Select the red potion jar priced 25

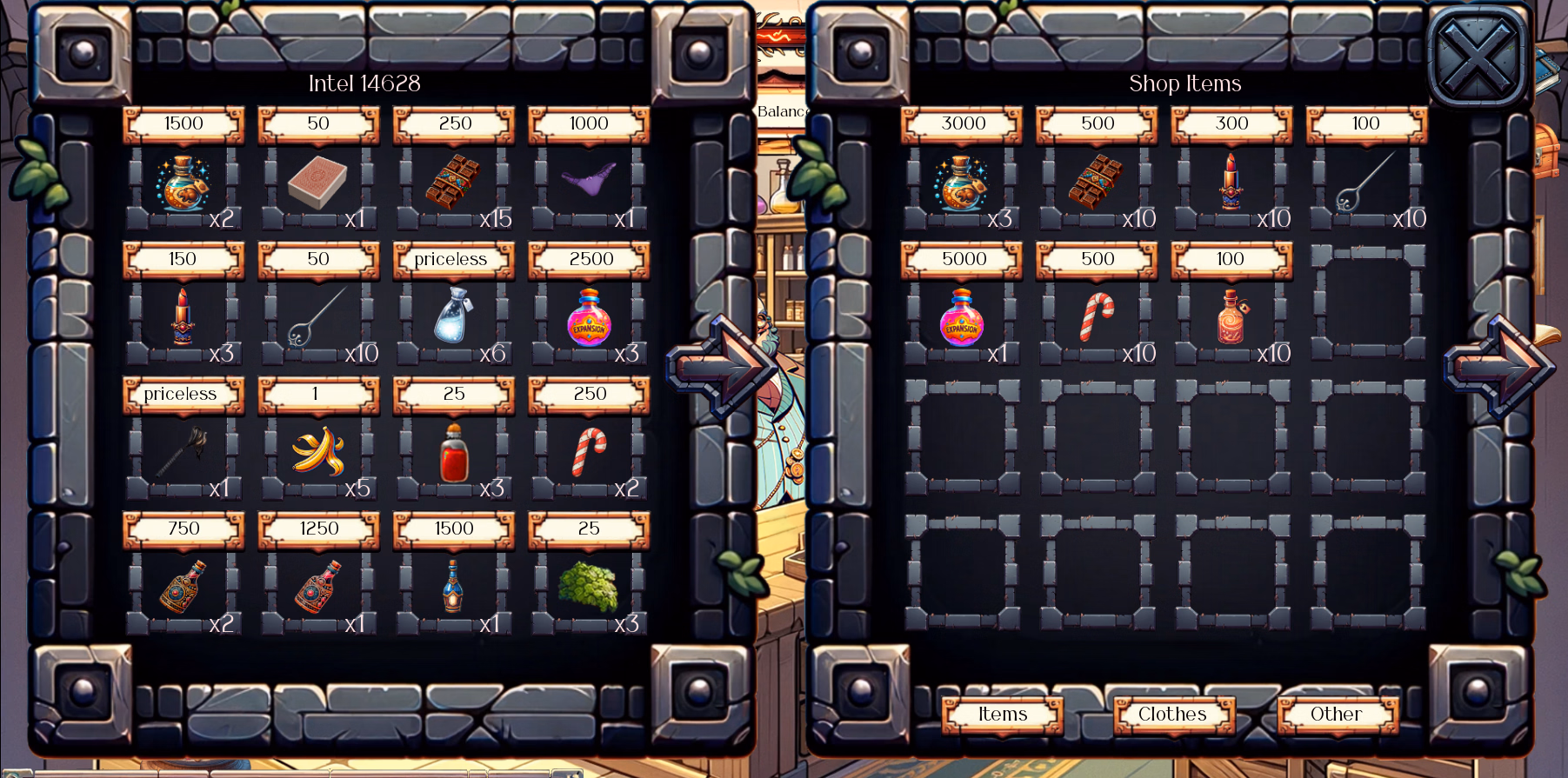tap(453, 452)
